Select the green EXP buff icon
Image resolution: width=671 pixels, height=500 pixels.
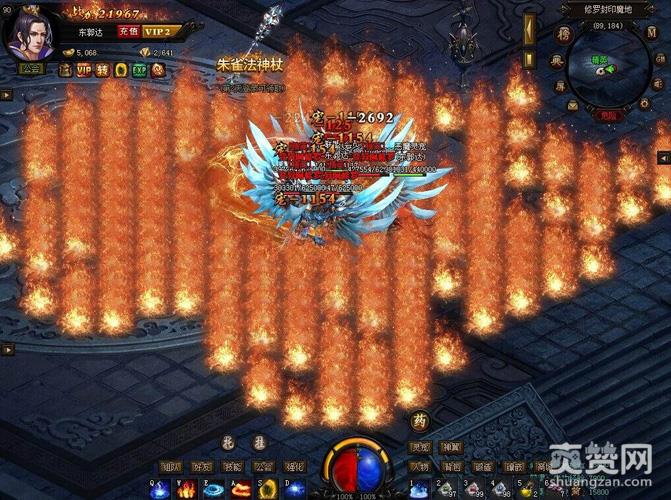tap(140, 70)
